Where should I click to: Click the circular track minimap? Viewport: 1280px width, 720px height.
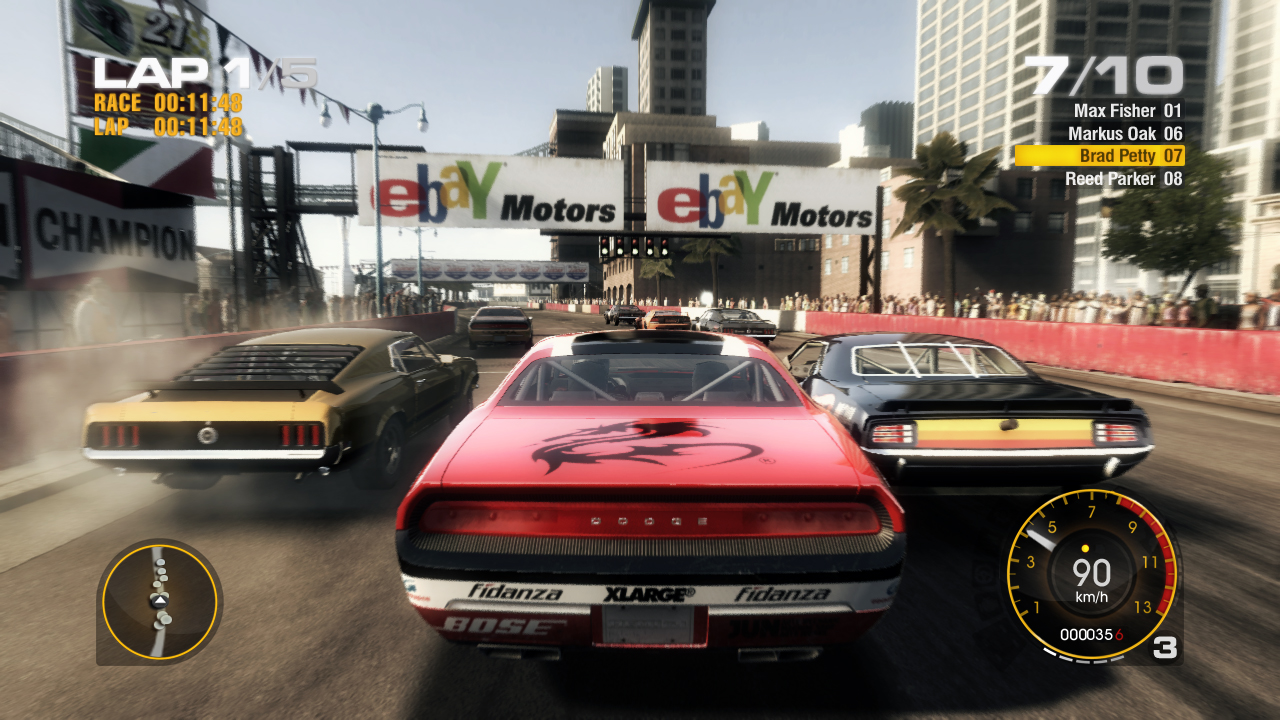coord(160,600)
